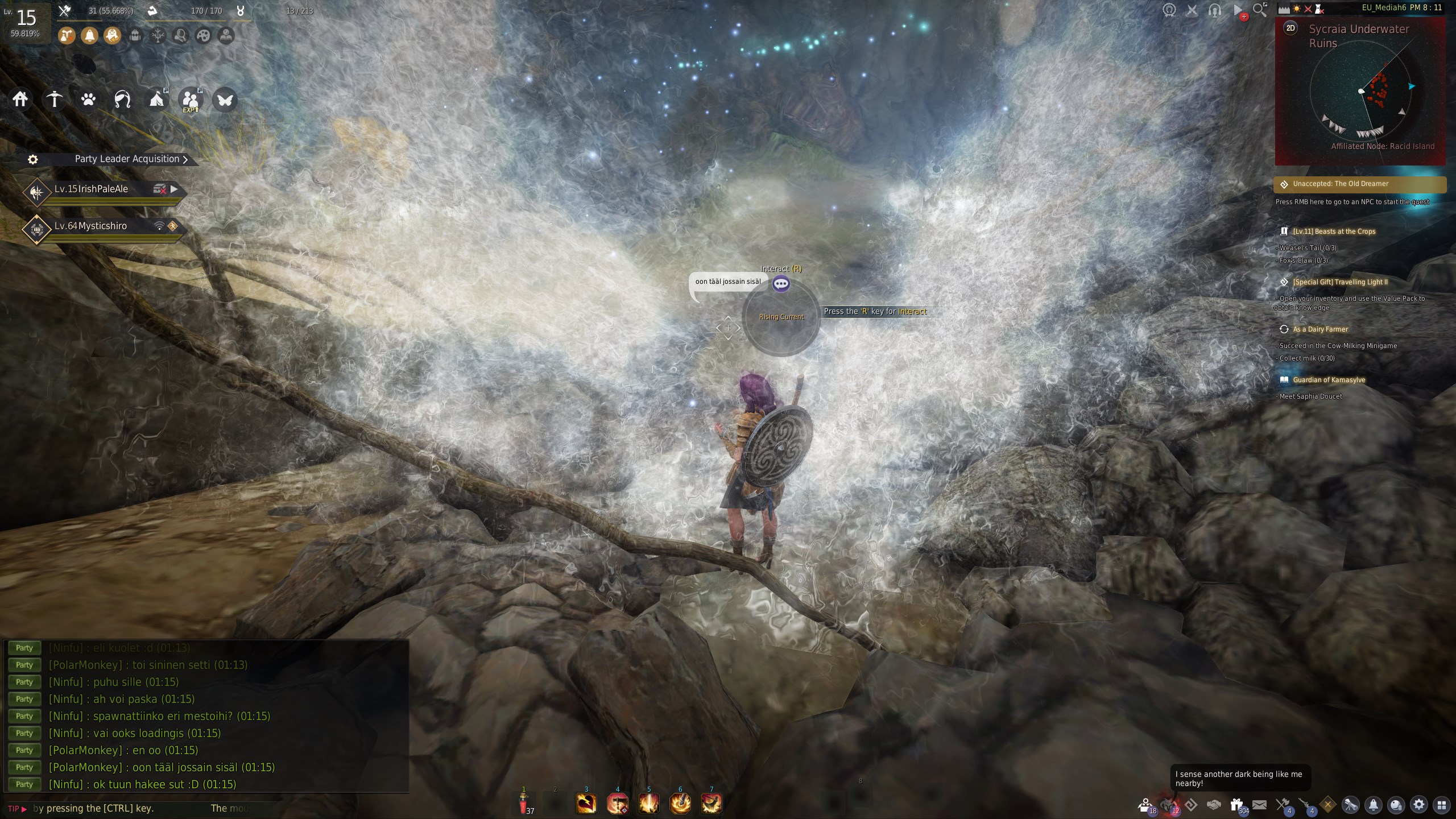Click the white butterfly icon
Image resolution: width=1456 pixels, height=819 pixels.
click(225, 100)
